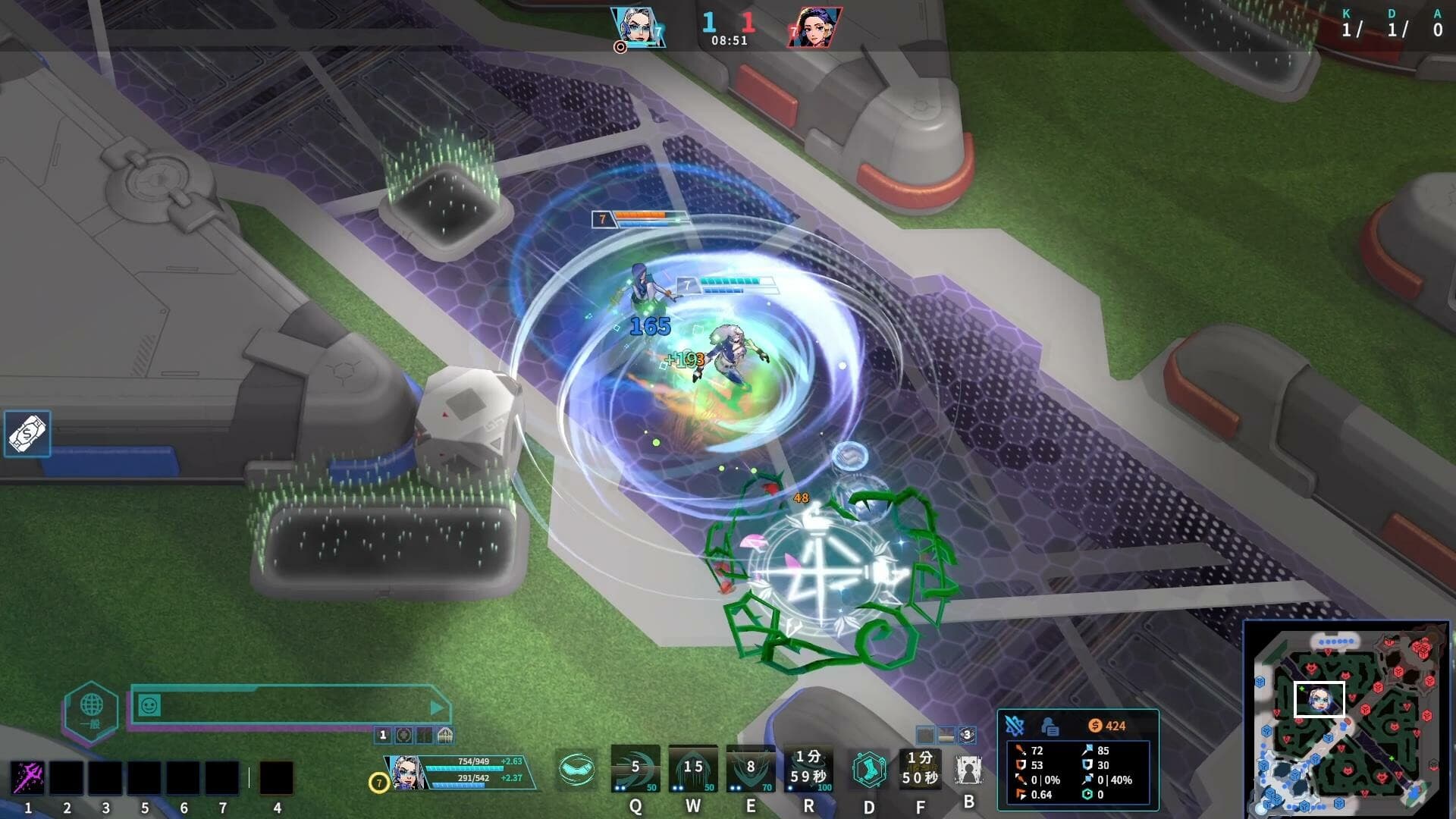This screenshot has width=1456, height=819.
Task: Open the emoji smiley in chat bar
Action: (x=149, y=705)
